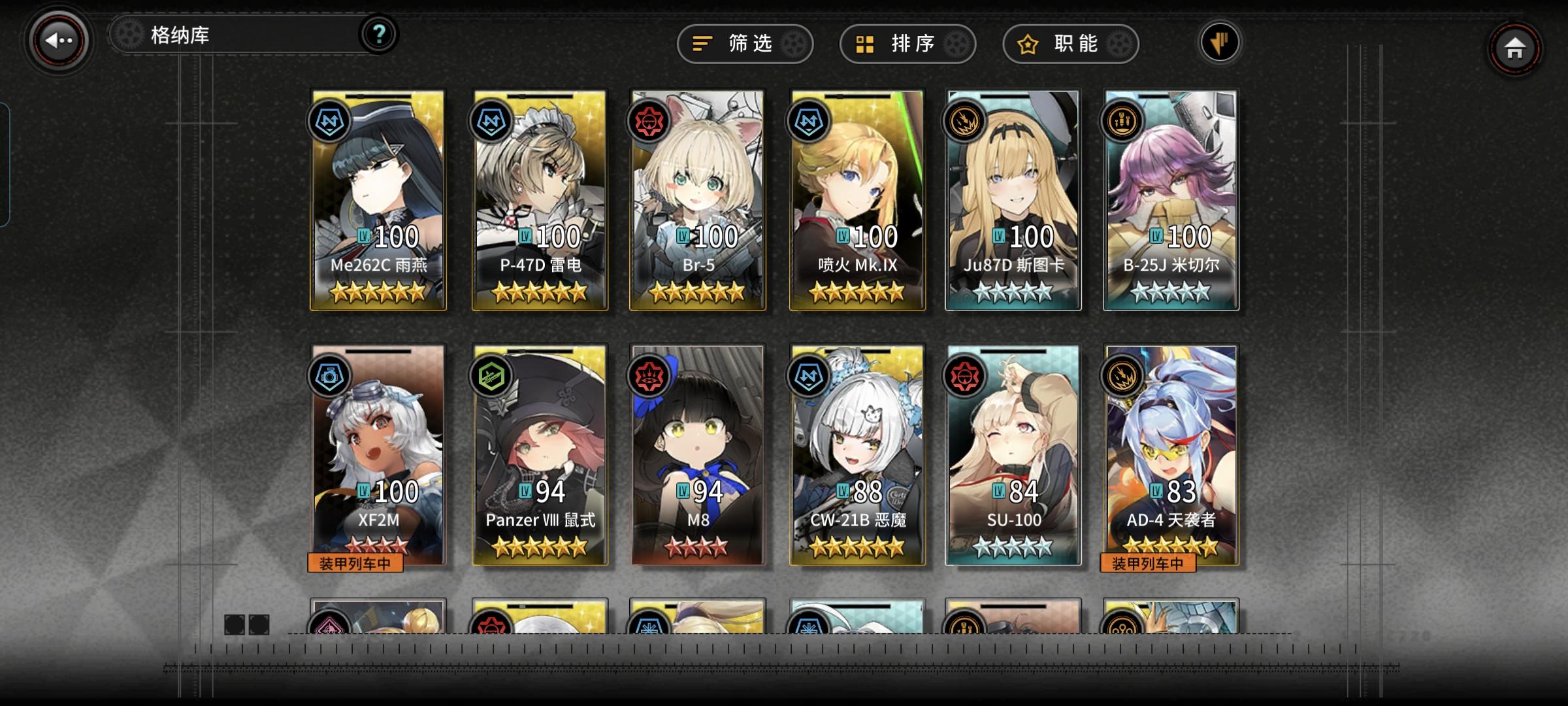The image size is (1568, 706).
Task: Open the 排序 sorting options
Action: (x=907, y=44)
